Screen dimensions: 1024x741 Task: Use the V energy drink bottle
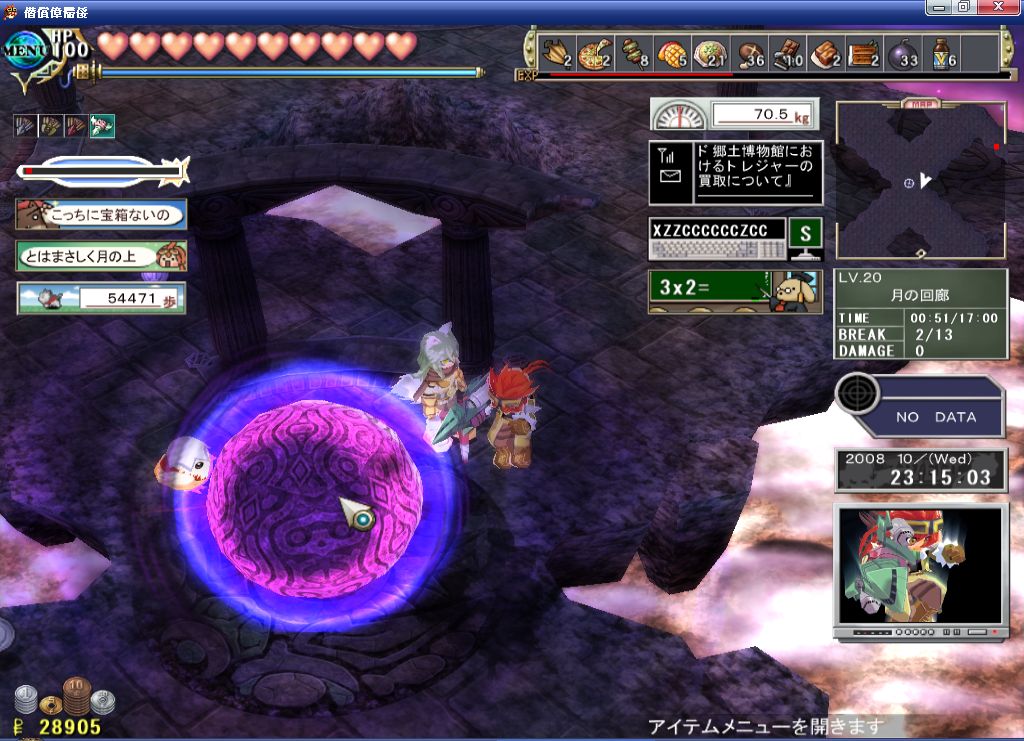pyautogui.click(x=942, y=53)
